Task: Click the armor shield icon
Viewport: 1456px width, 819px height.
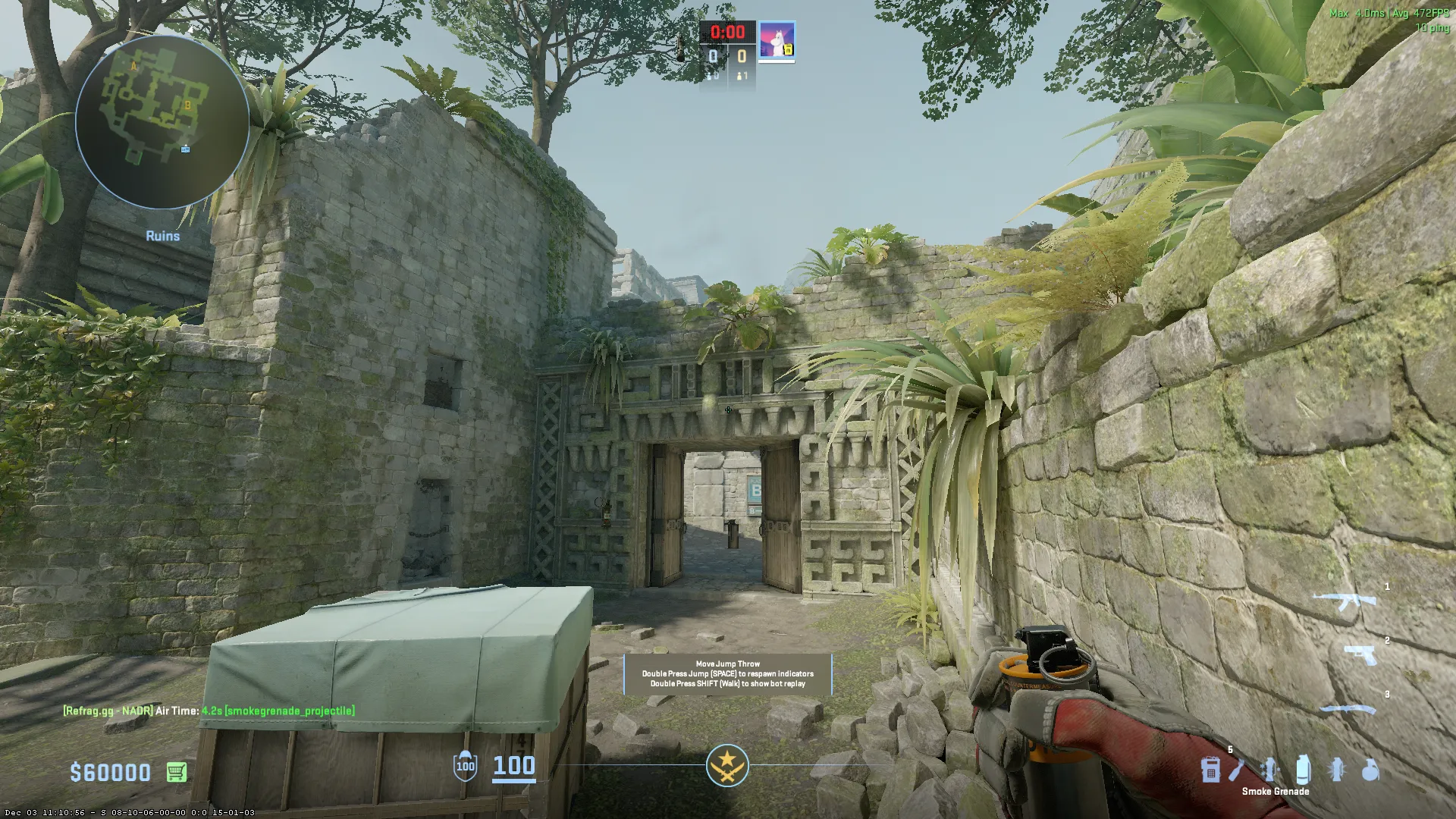Action: click(x=465, y=766)
